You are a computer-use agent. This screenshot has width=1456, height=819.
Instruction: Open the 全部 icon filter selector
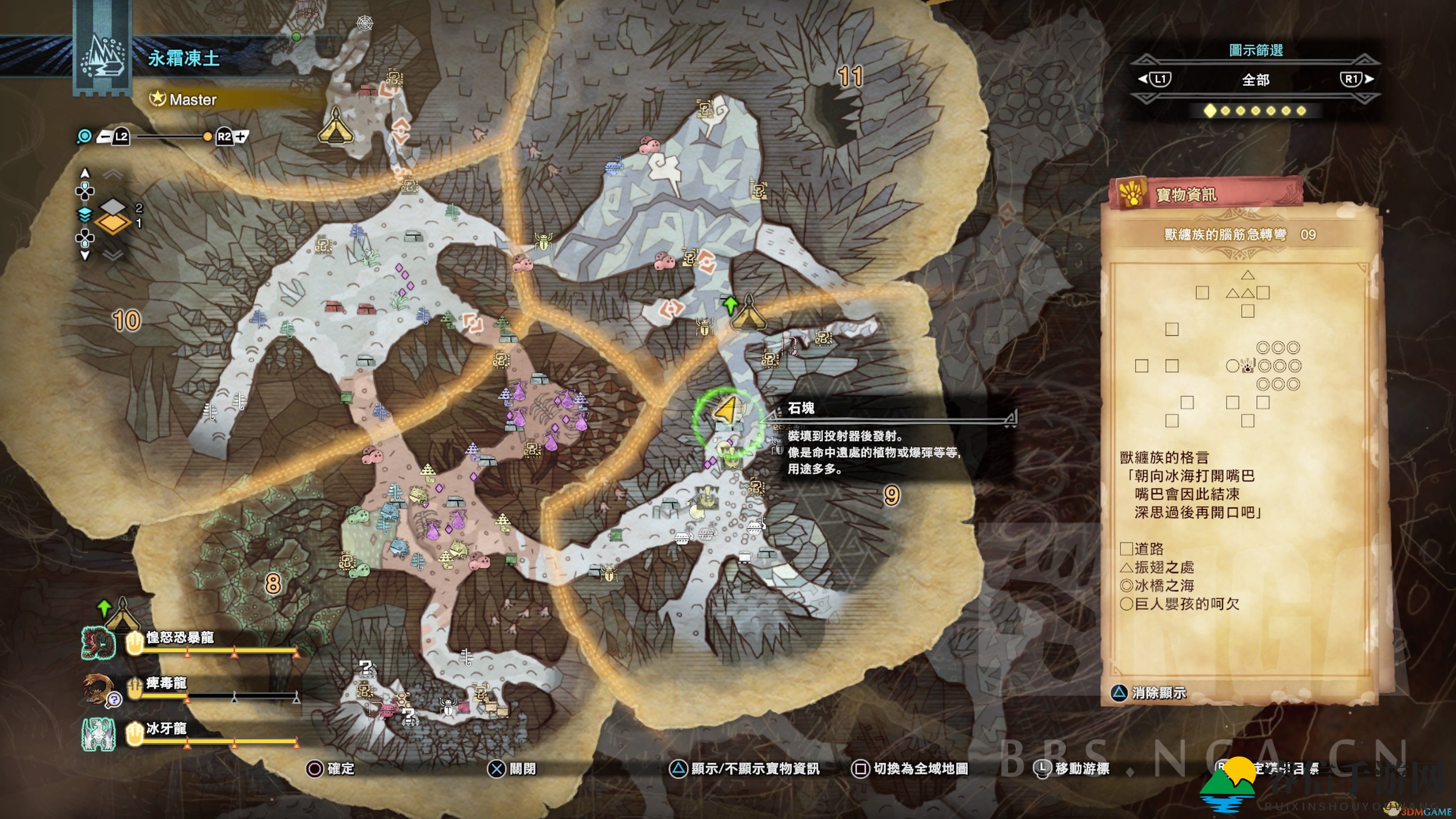pos(1255,80)
